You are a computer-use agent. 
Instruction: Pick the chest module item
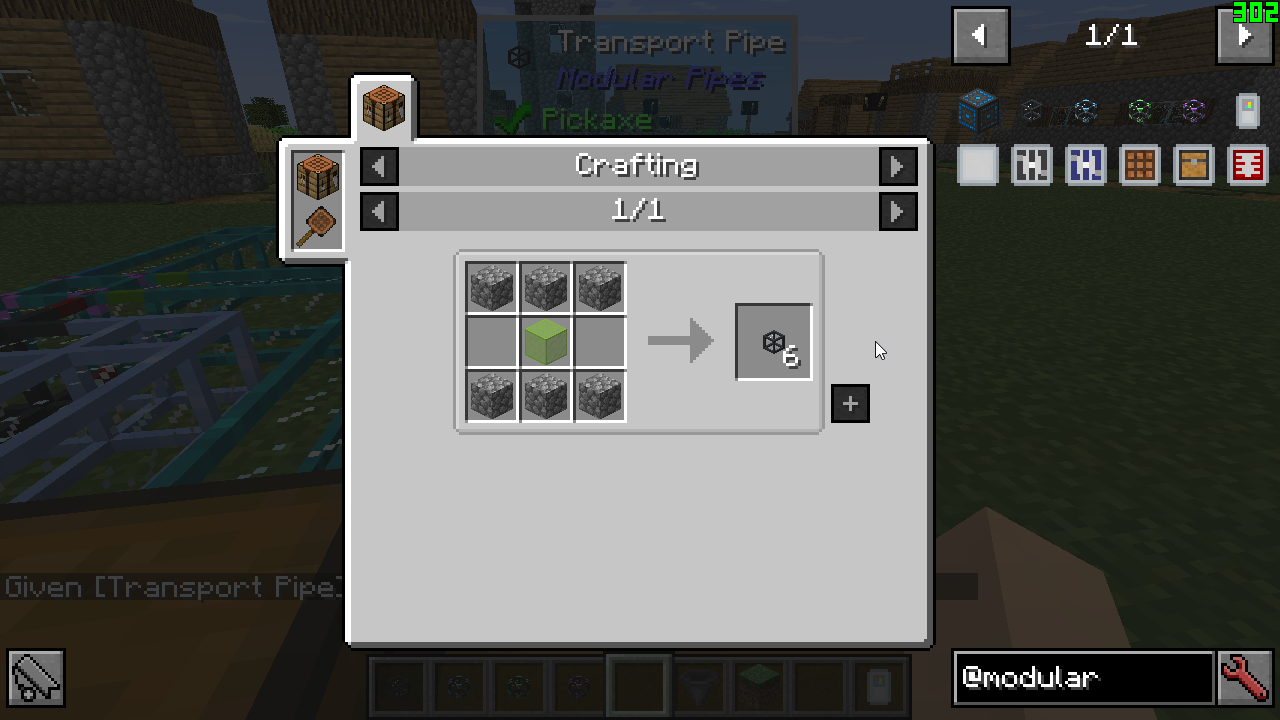1194,165
